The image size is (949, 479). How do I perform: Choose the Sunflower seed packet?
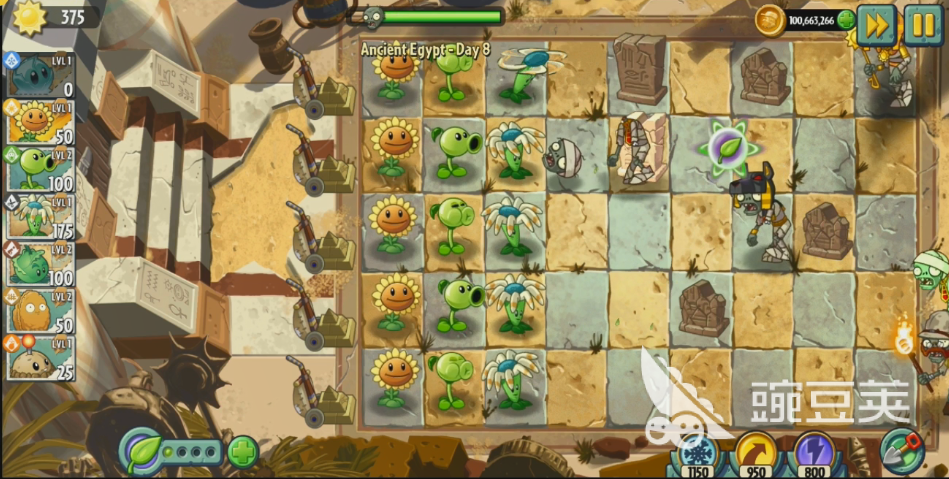[x=39, y=122]
